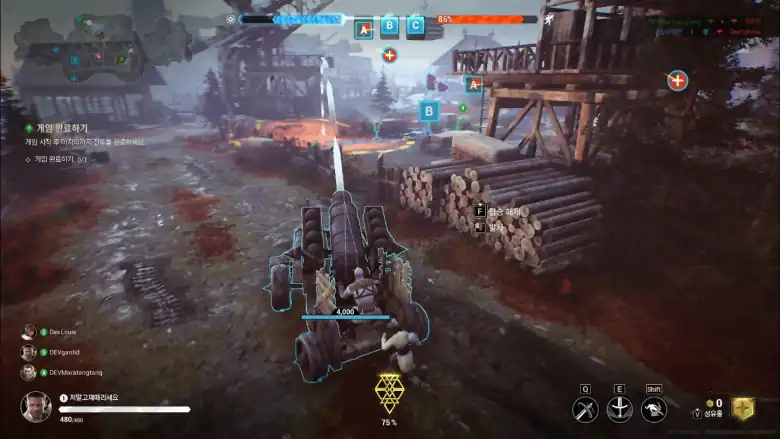This screenshot has height=439, width=780.
Task: Activate the winged sword ability
Action: (x=620, y=409)
